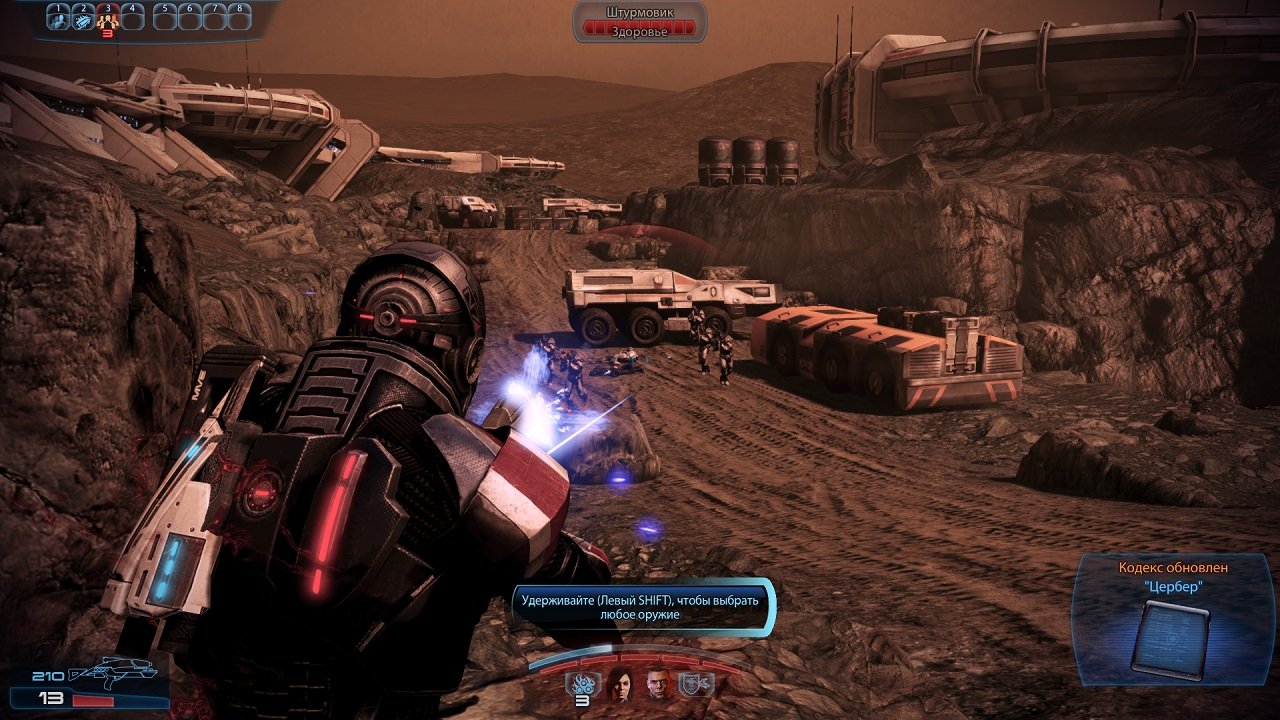Click the fire power icon with counter 3

click(x=584, y=683)
